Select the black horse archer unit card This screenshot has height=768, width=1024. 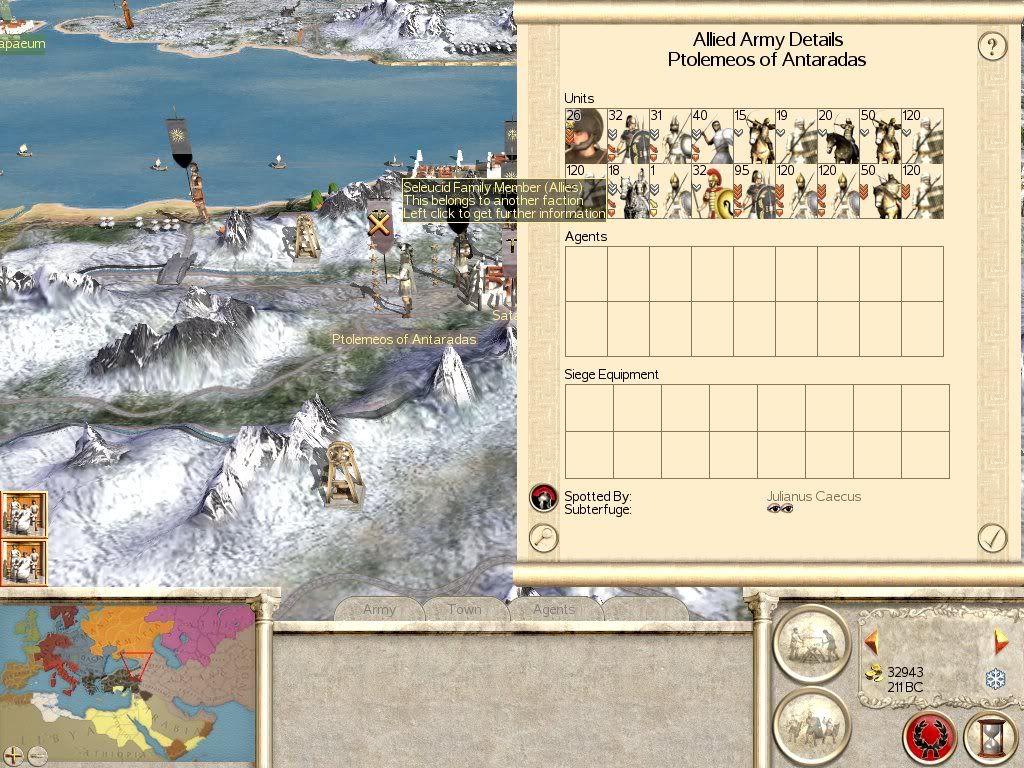coord(838,136)
